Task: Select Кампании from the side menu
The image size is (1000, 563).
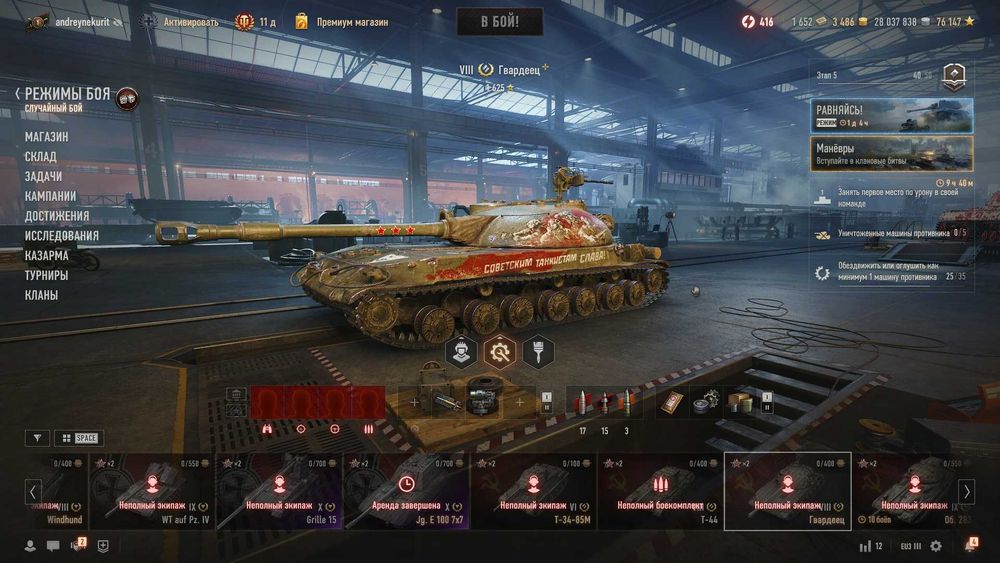Action: (51, 196)
